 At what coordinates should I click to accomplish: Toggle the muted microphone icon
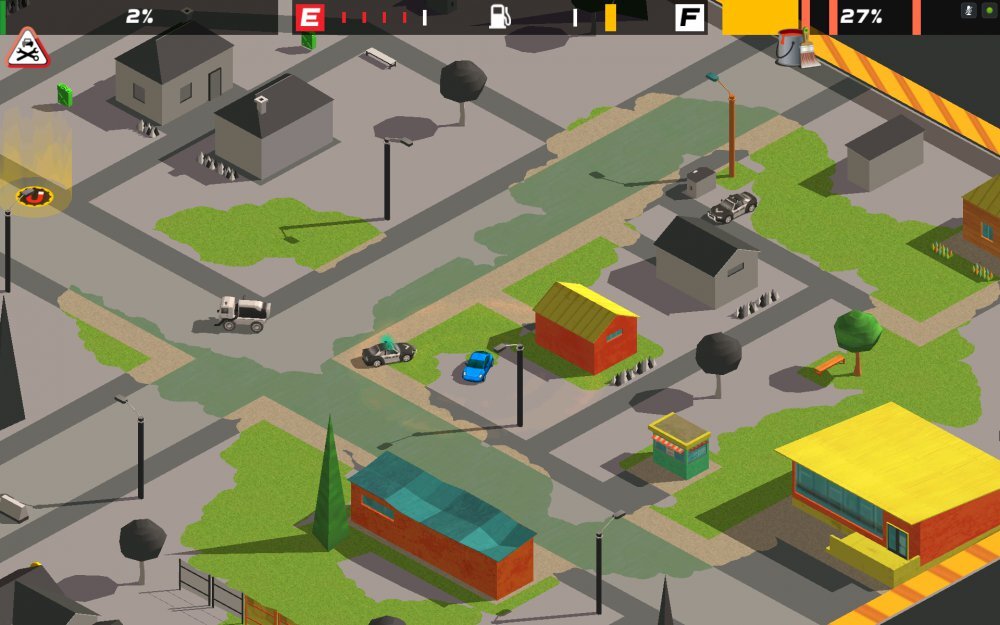tap(968, 11)
